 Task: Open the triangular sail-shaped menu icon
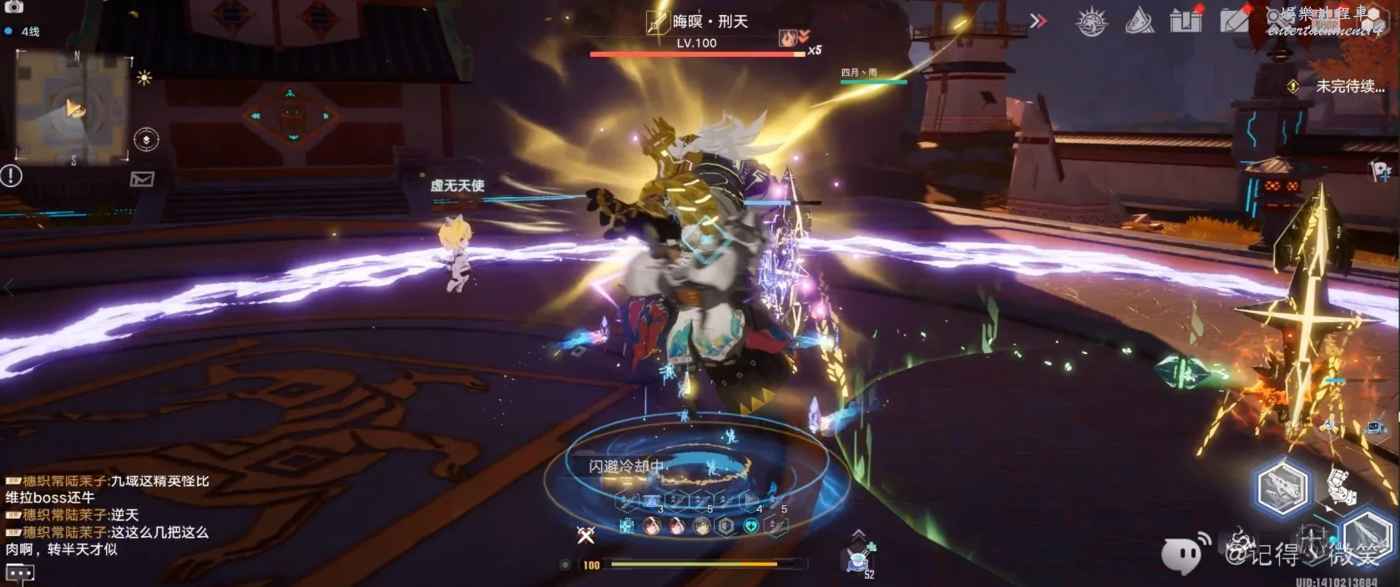point(1140,21)
